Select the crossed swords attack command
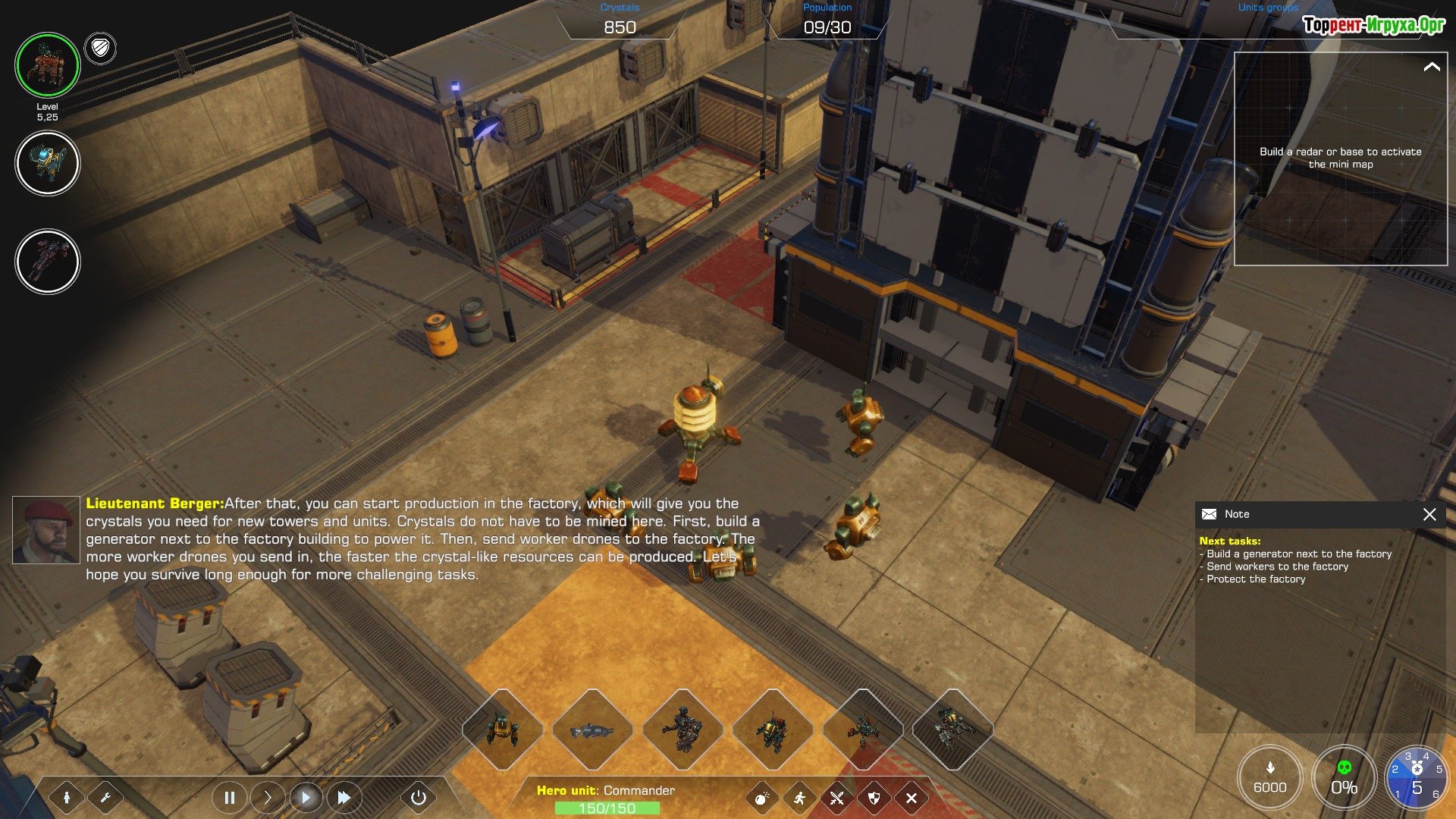 pyautogui.click(x=836, y=798)
